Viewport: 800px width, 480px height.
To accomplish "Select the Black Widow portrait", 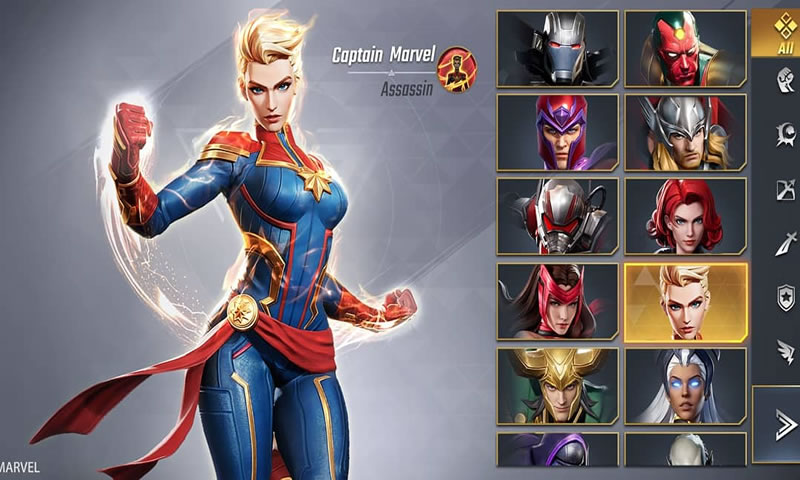I will pos(686,216).
